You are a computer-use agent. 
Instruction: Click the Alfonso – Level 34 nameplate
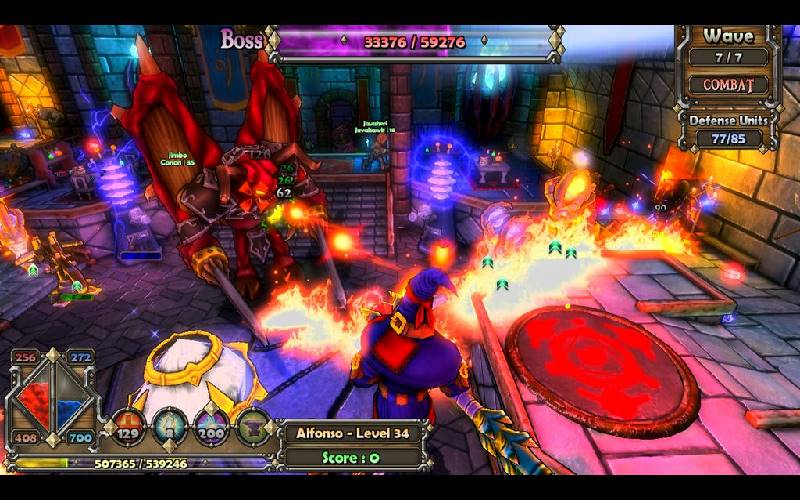348,433
